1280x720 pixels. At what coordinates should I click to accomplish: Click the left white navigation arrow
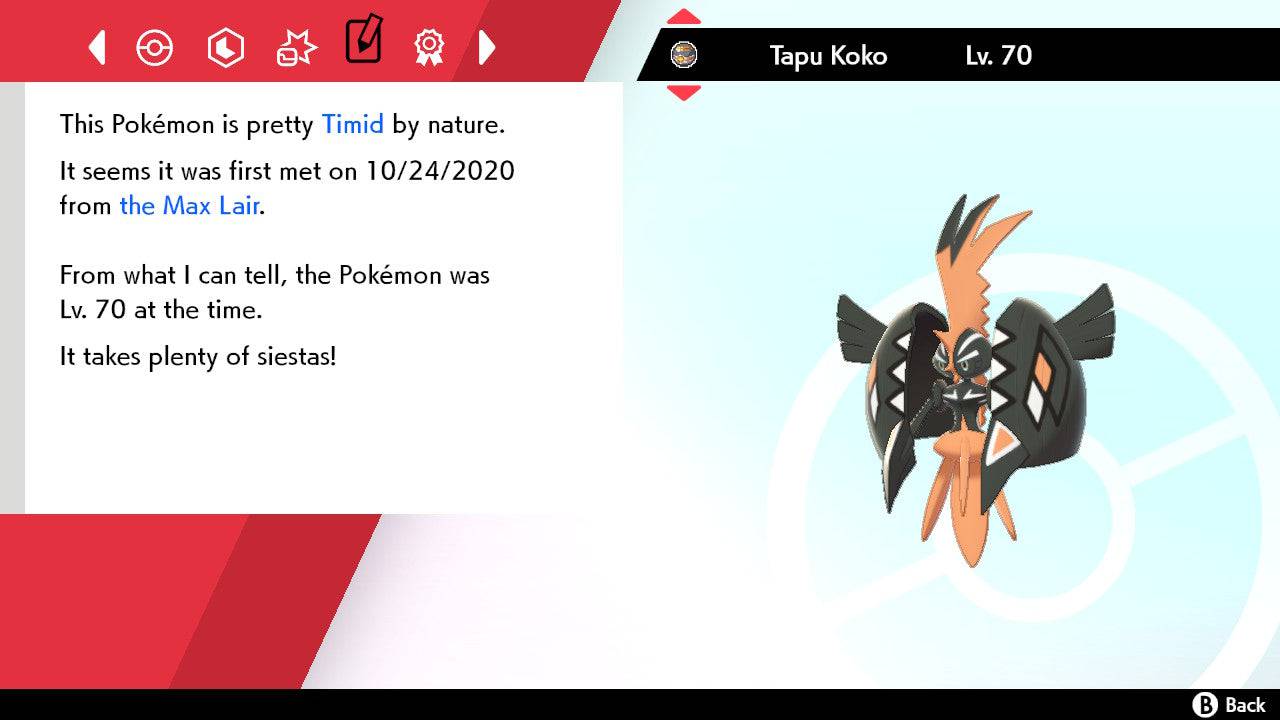(x=97, y=47)
